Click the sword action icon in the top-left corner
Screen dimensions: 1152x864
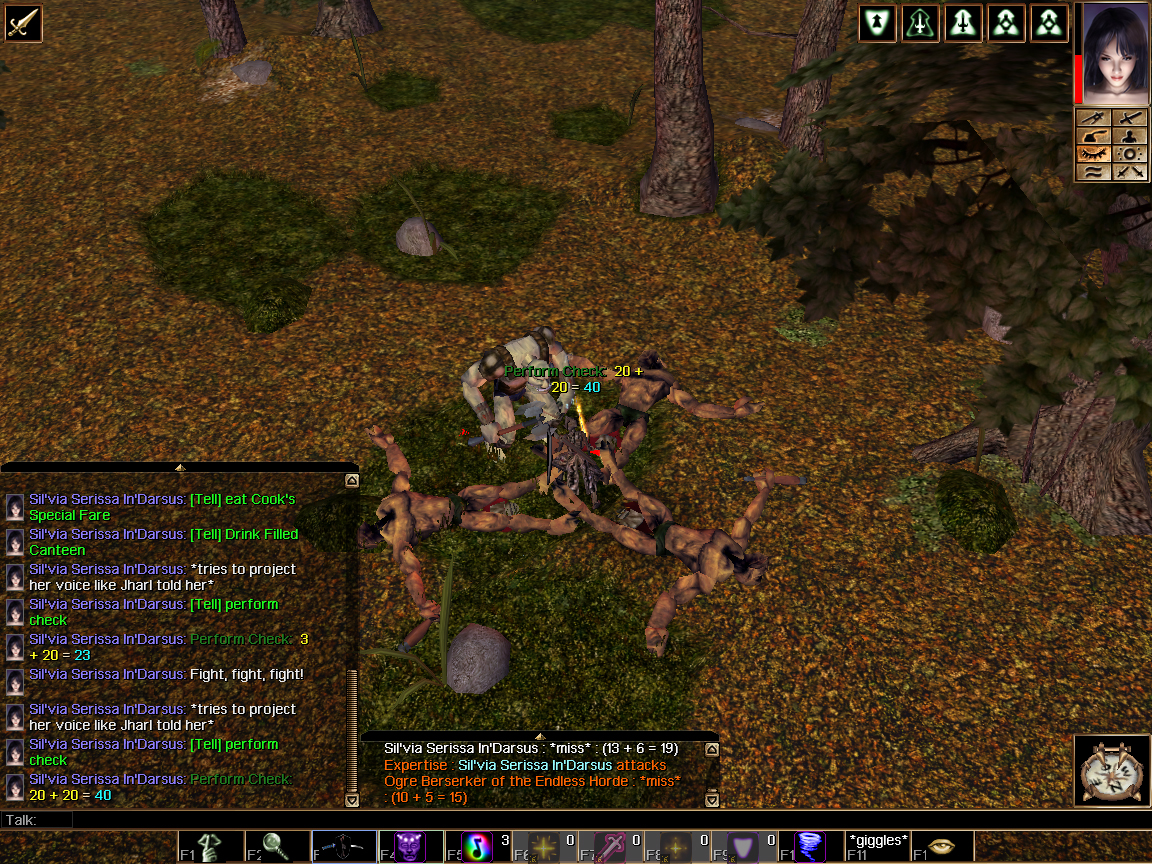click(x=22, y=22)
